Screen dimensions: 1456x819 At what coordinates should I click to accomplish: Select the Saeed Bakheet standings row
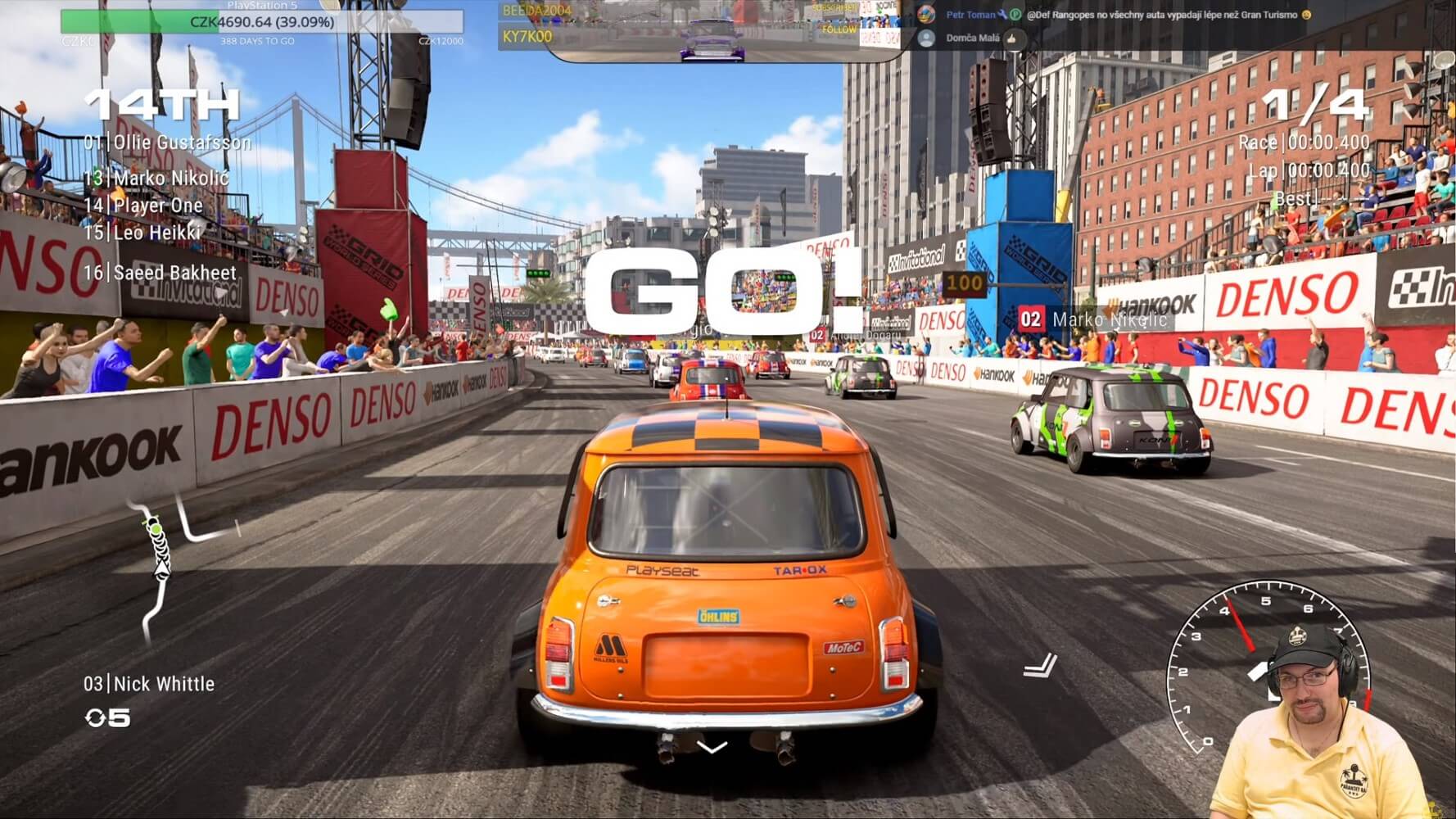point(161,273)
